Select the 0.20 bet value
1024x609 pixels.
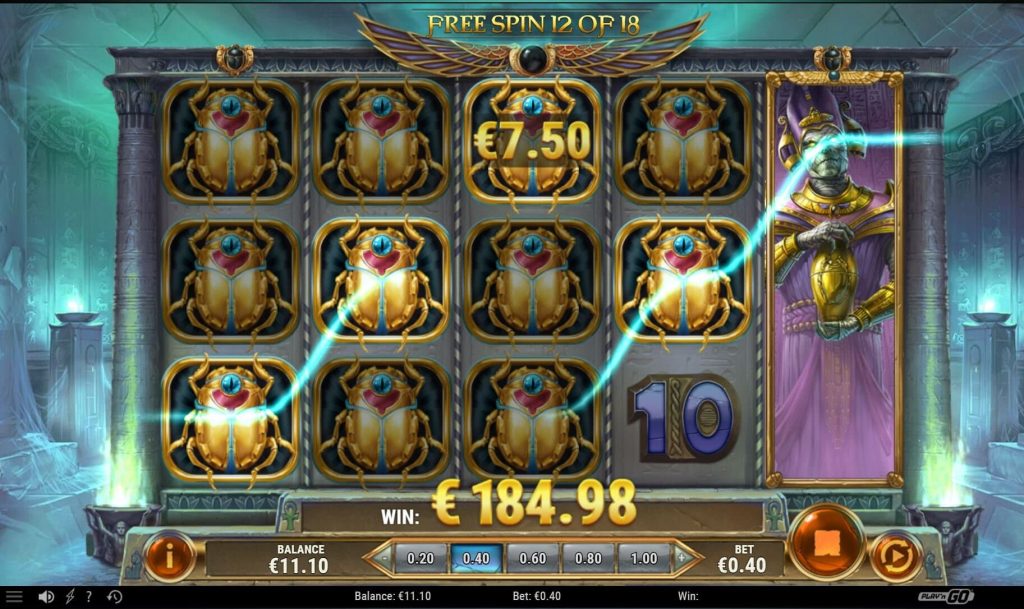(x=421, y=557)
